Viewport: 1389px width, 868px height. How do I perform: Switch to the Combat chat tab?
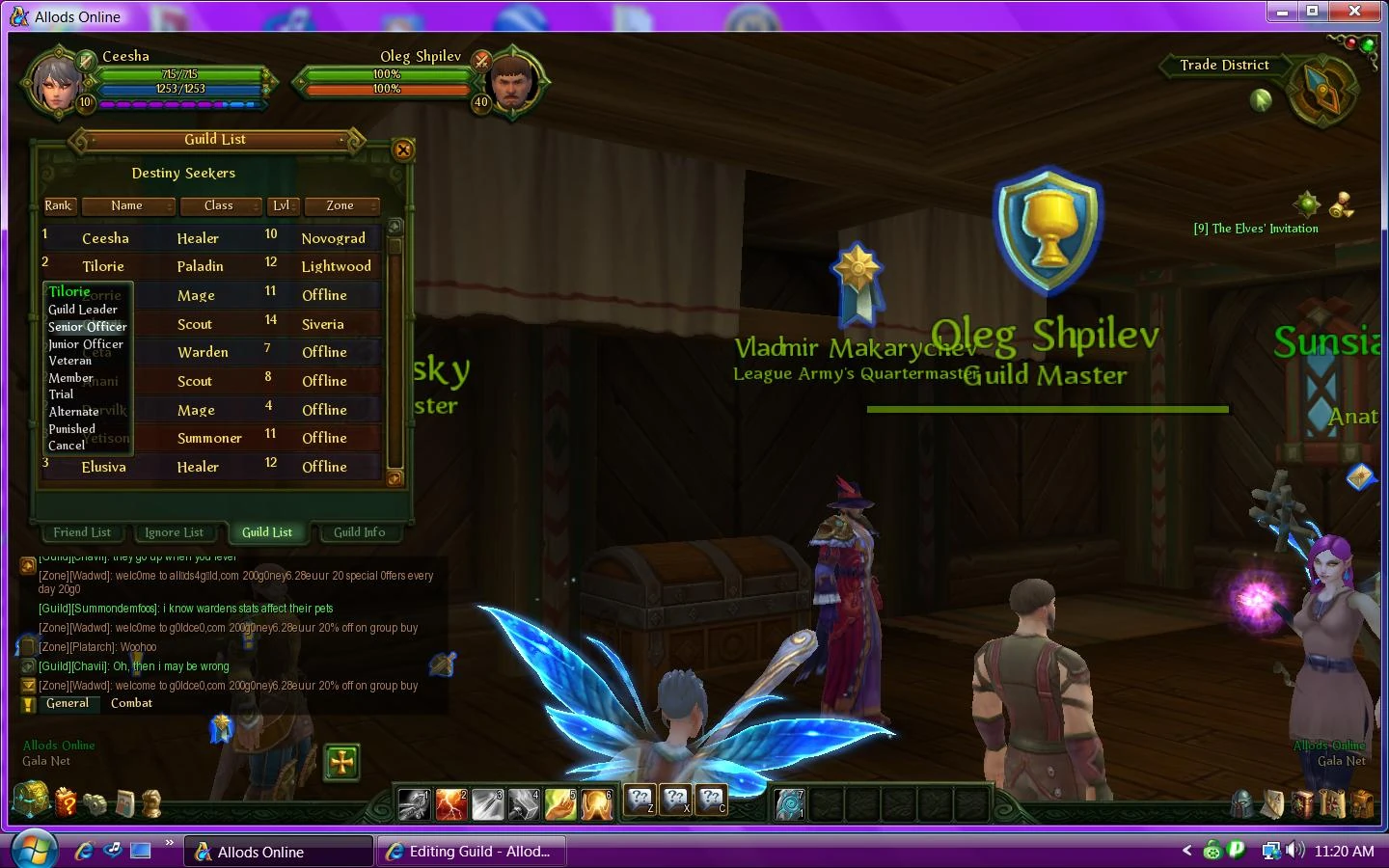(131, 703)
